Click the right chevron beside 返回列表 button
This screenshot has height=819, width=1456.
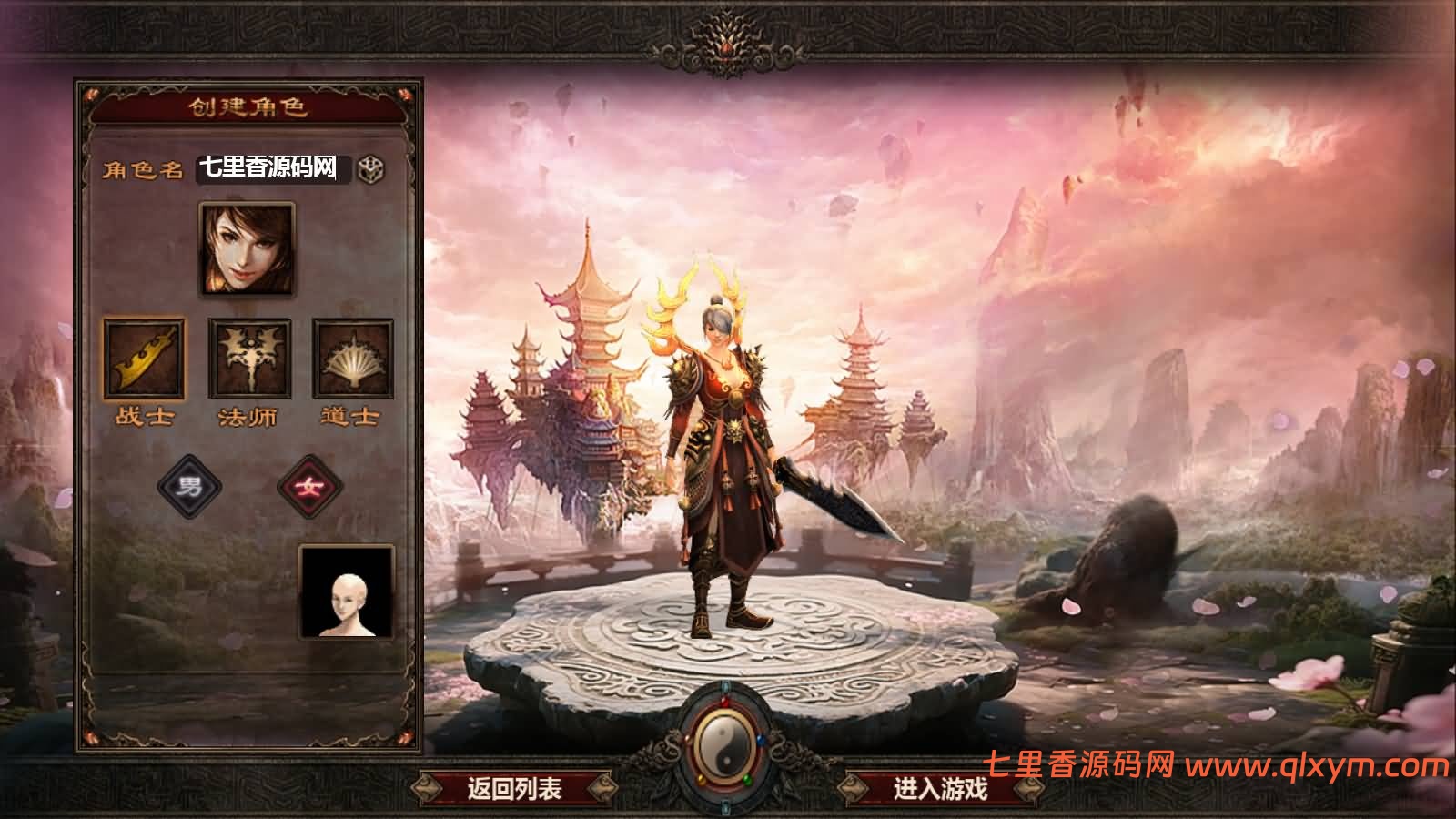point(602,787)
